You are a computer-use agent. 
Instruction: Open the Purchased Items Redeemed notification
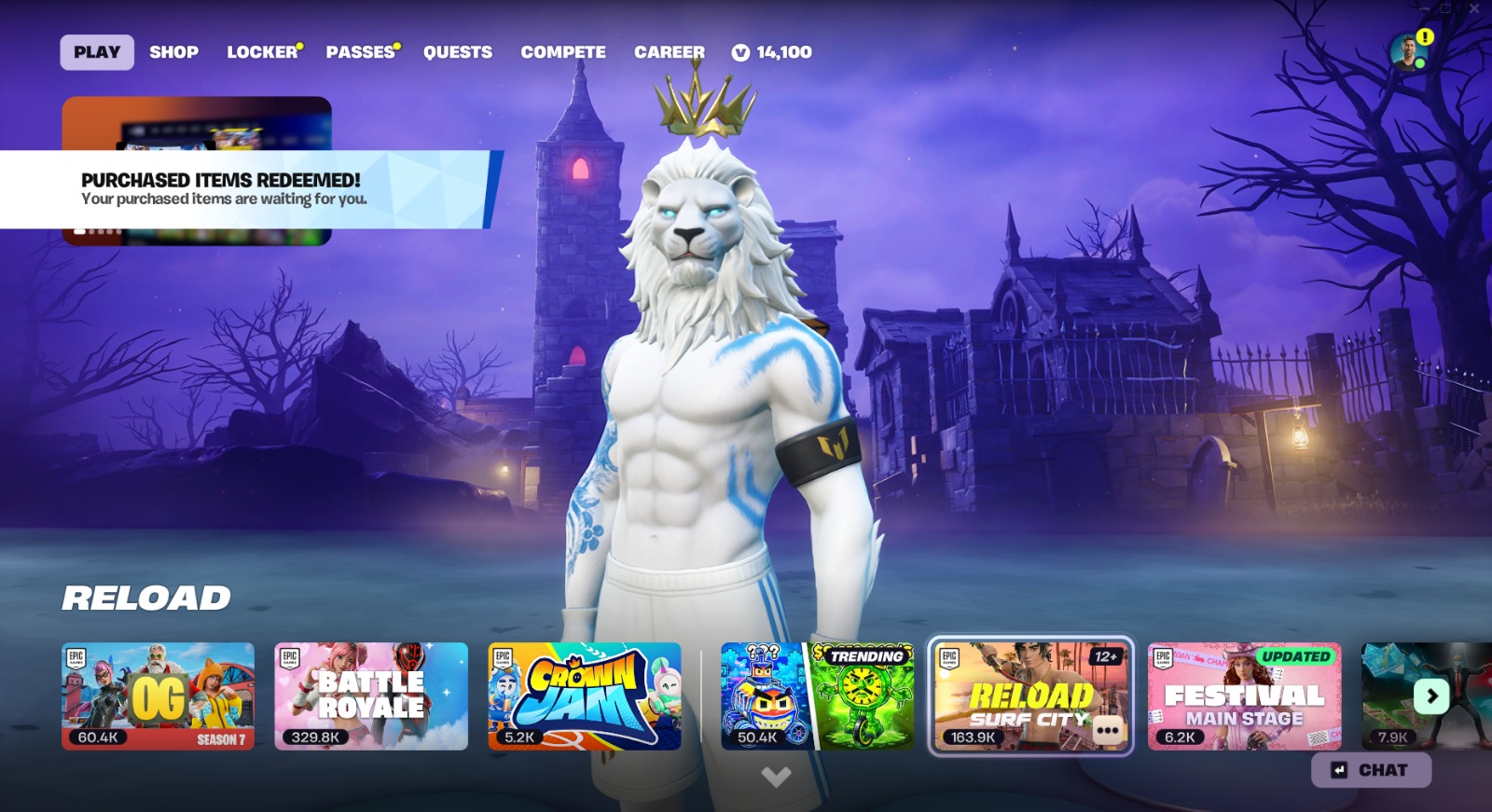(244, 189)
